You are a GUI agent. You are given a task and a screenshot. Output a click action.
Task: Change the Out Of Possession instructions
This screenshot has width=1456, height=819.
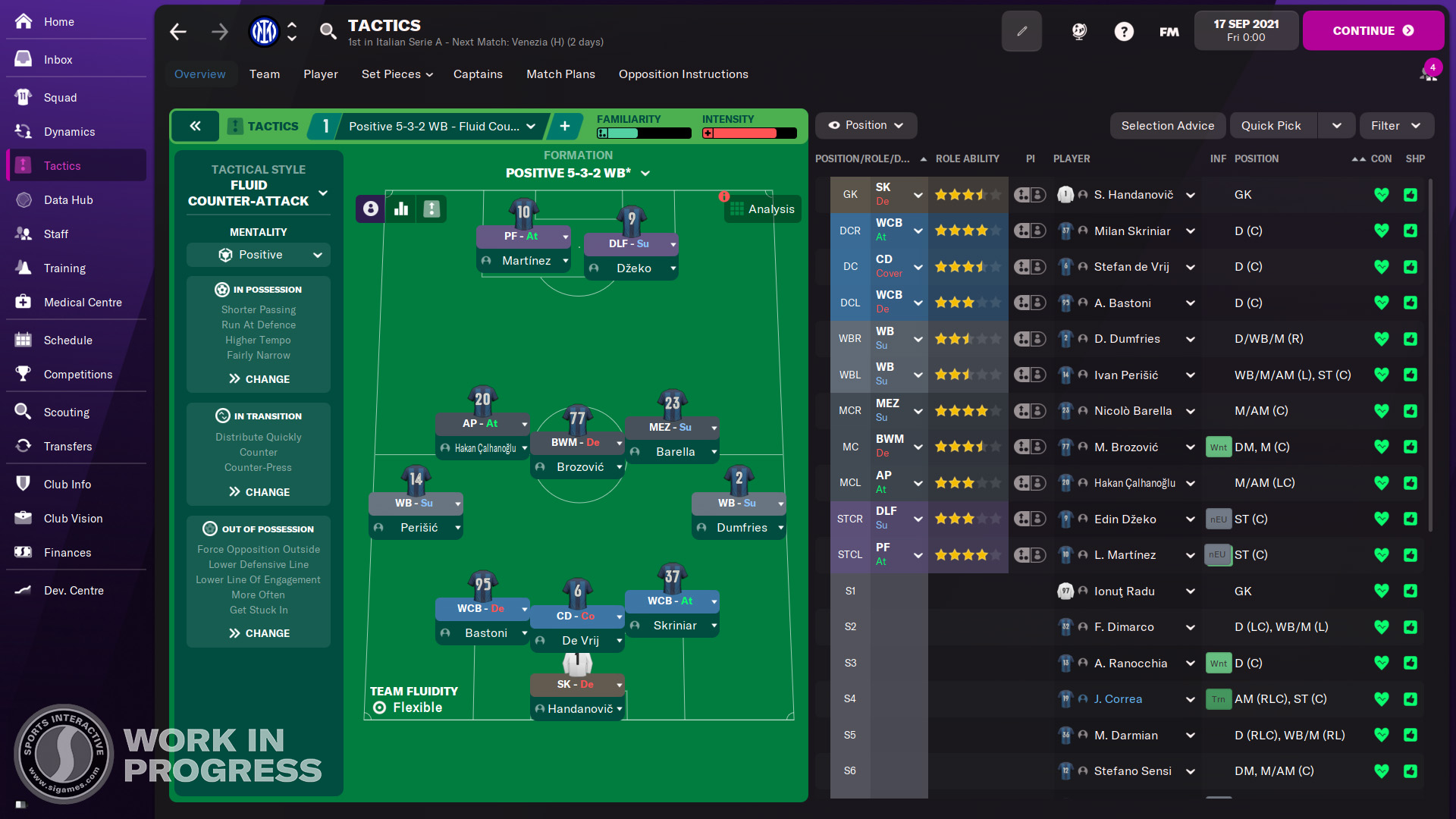(259, 633)
